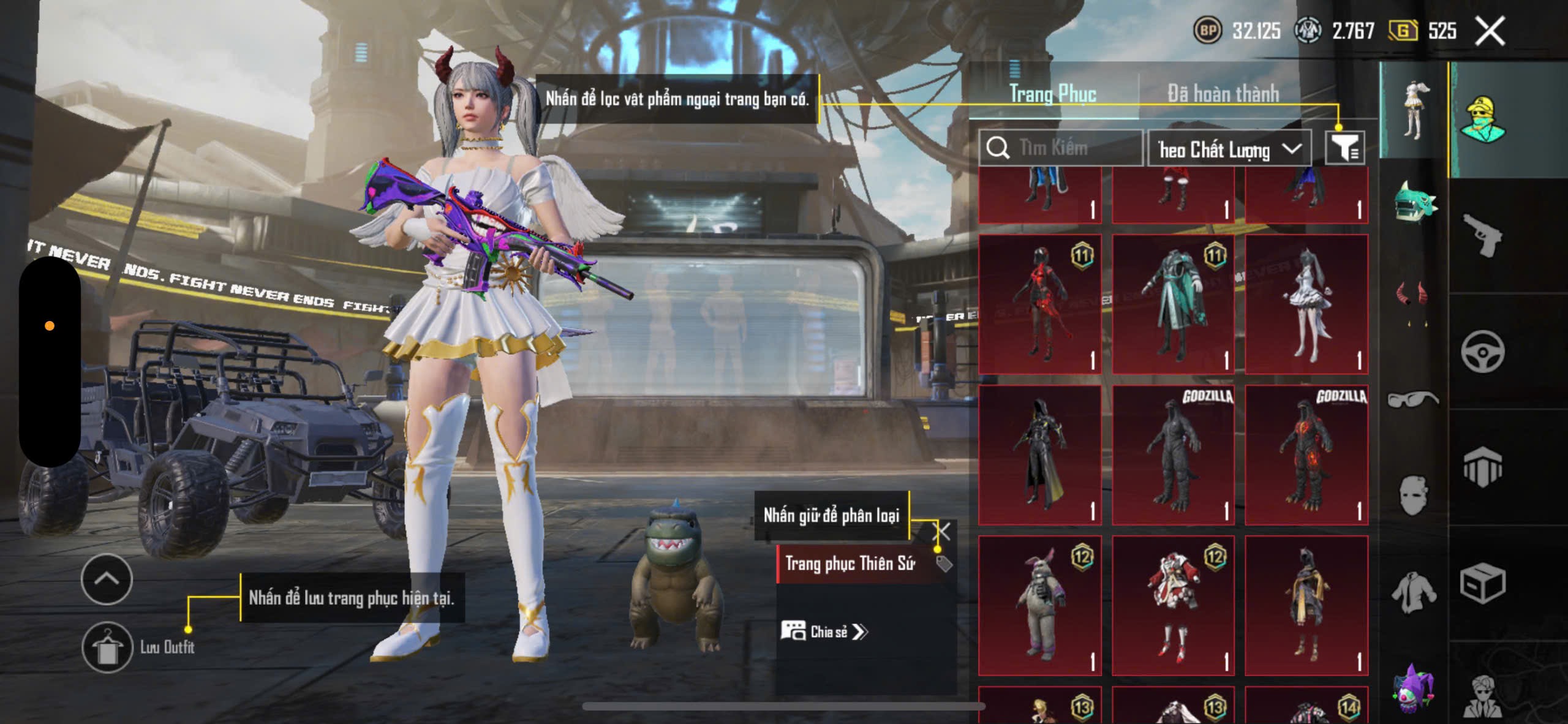Image resolution: width=1568 pixels, height=724 pixels.
Task: Select the grey bunny costume tile
Action: click(x=1040, y=605)
